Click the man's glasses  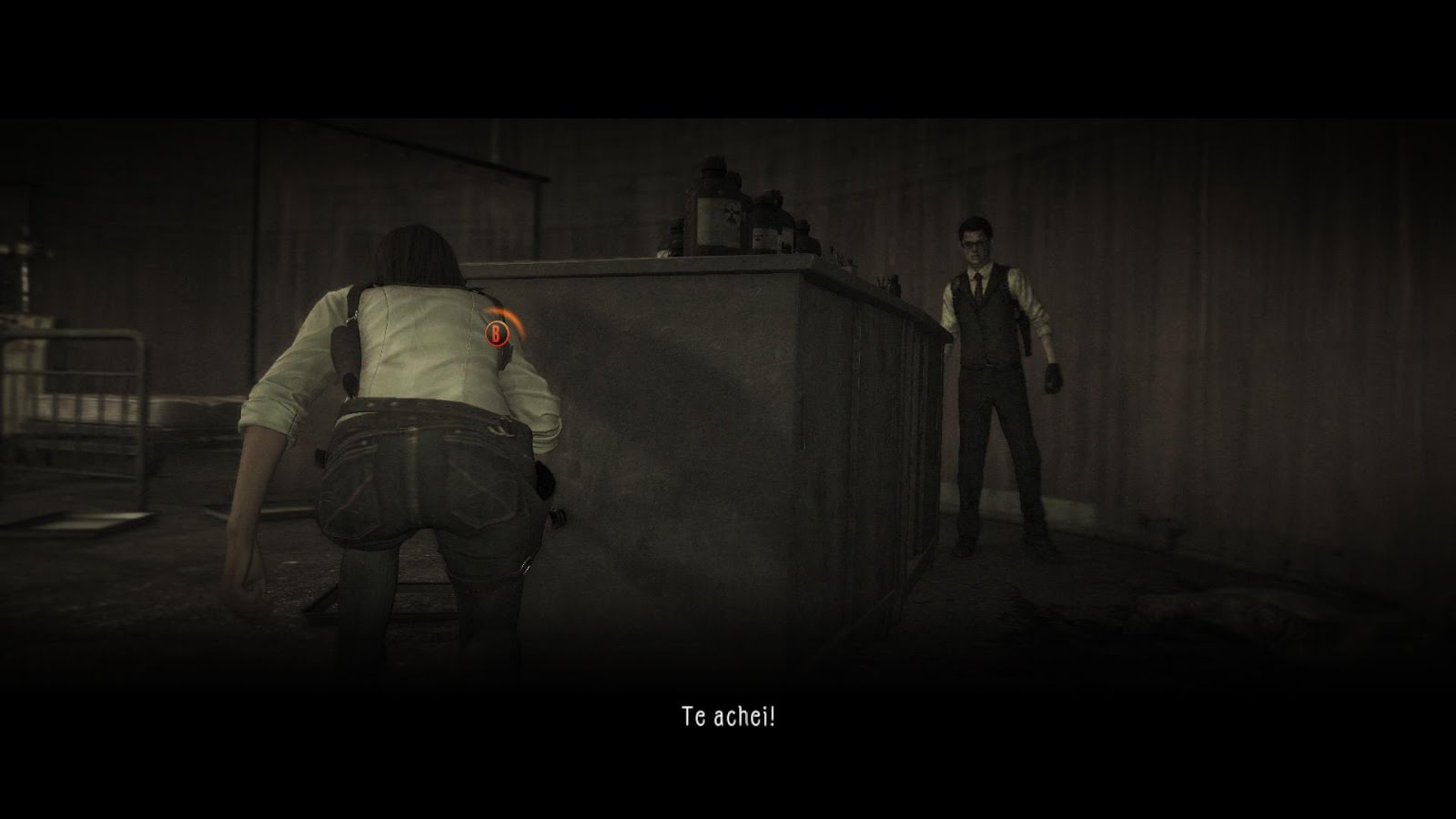click(975, 244)
